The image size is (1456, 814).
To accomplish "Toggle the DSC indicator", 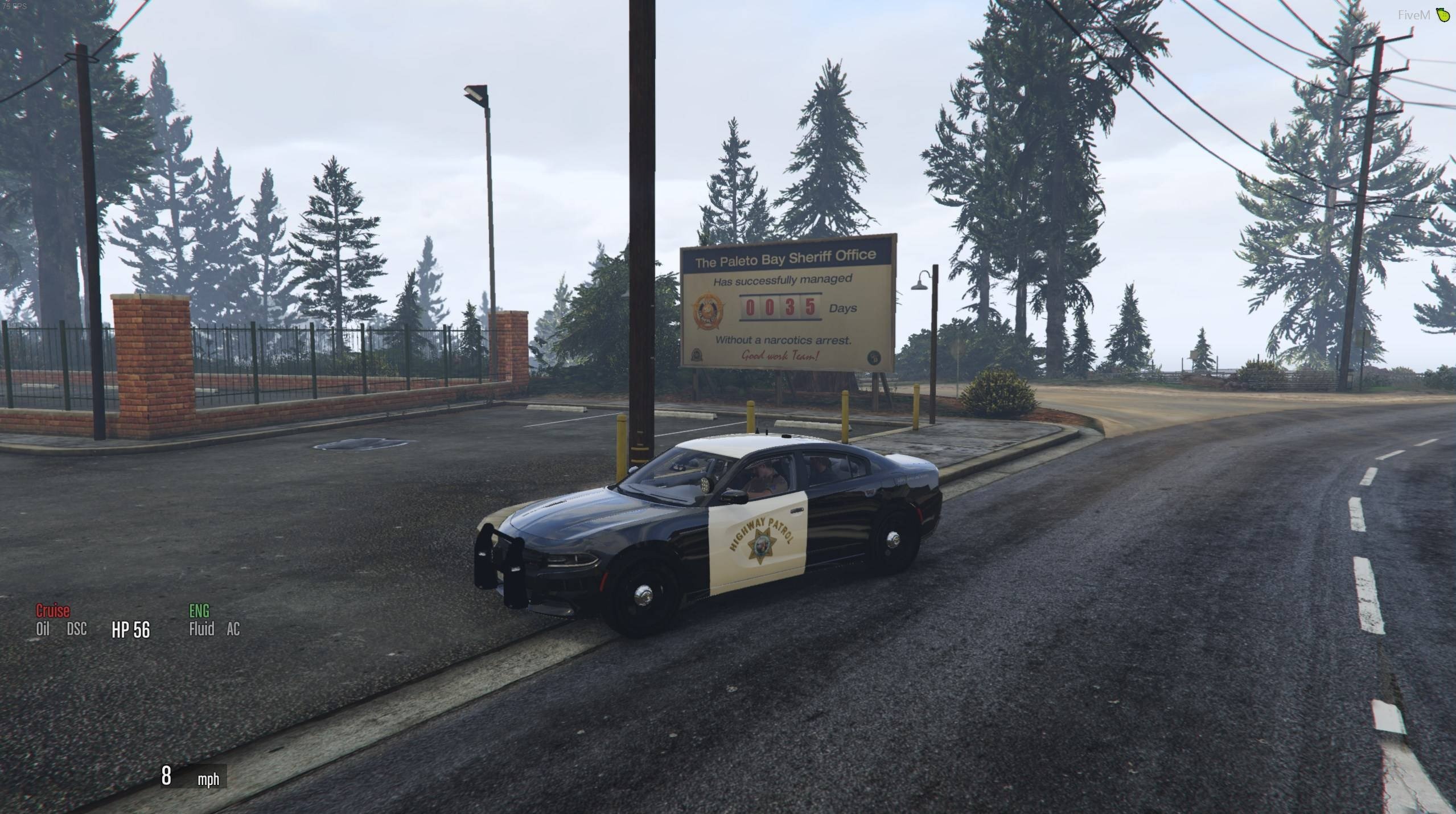I will 77,629.
